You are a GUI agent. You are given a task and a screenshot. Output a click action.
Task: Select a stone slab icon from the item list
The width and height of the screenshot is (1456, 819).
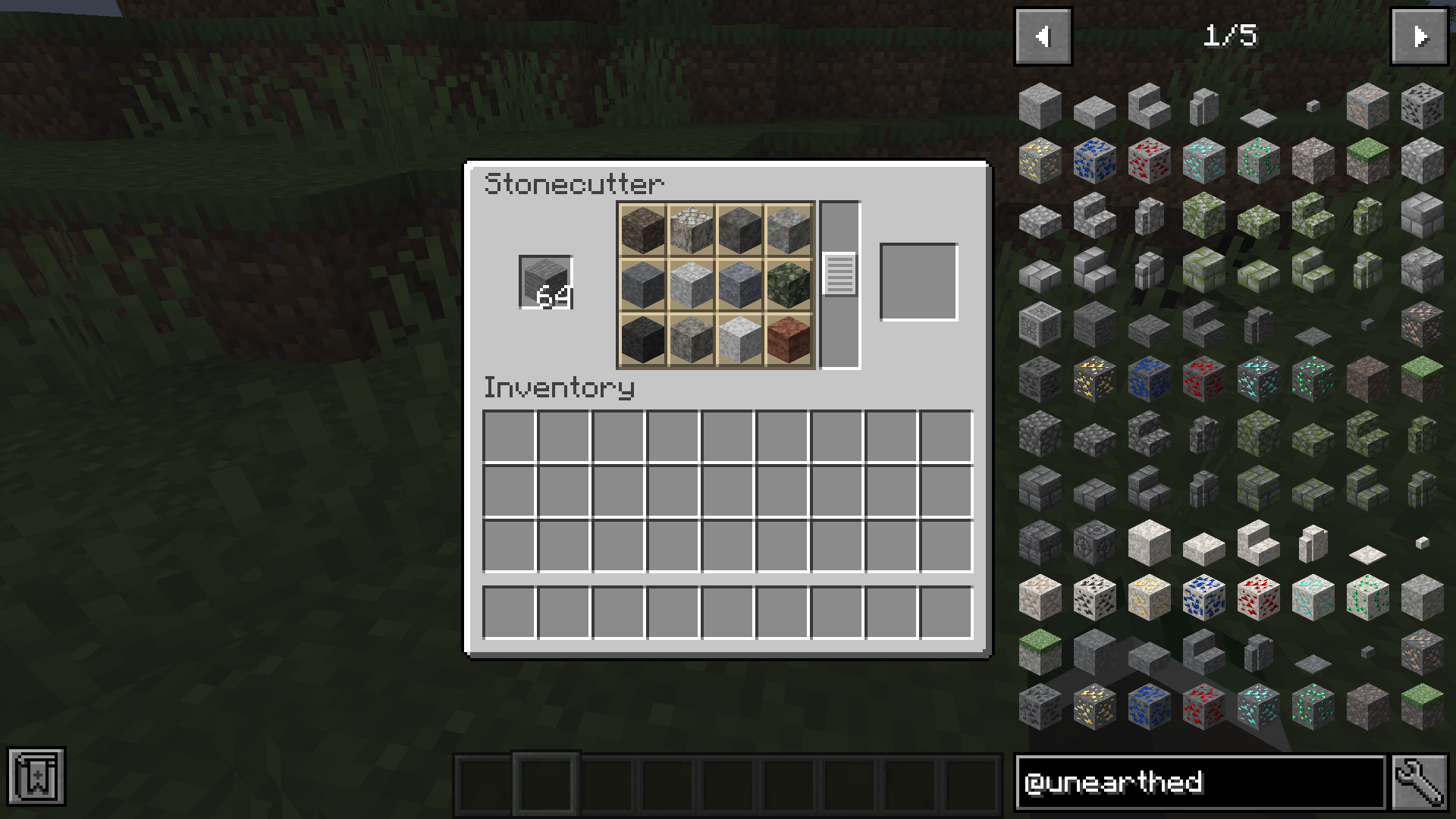coord(1095,108)
